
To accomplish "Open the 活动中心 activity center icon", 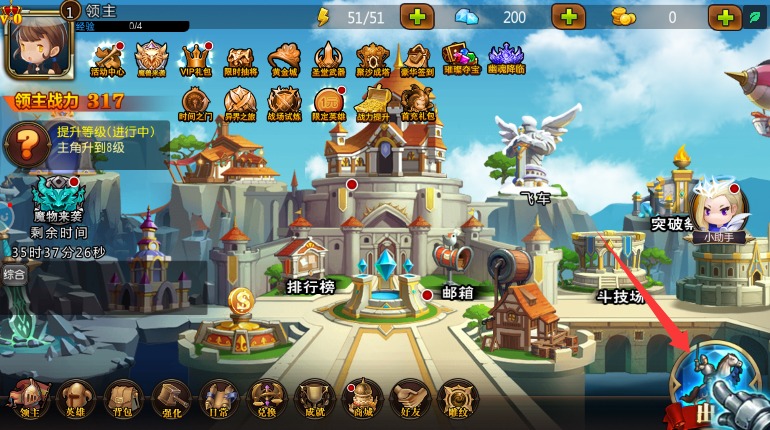I will [107, 59].
